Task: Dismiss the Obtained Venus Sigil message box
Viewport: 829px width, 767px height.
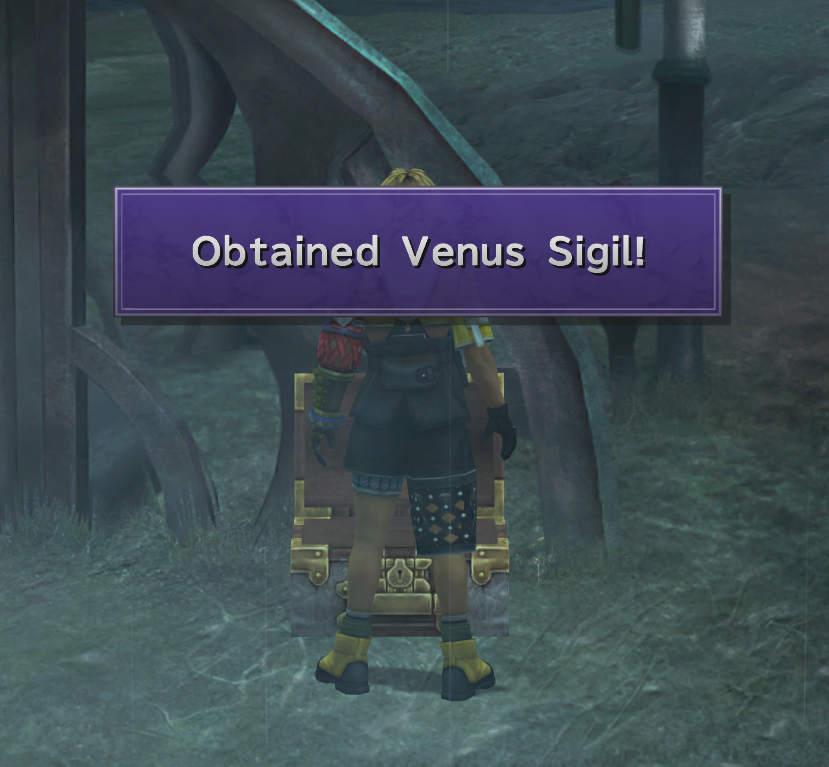Action: tap(418, 252)
